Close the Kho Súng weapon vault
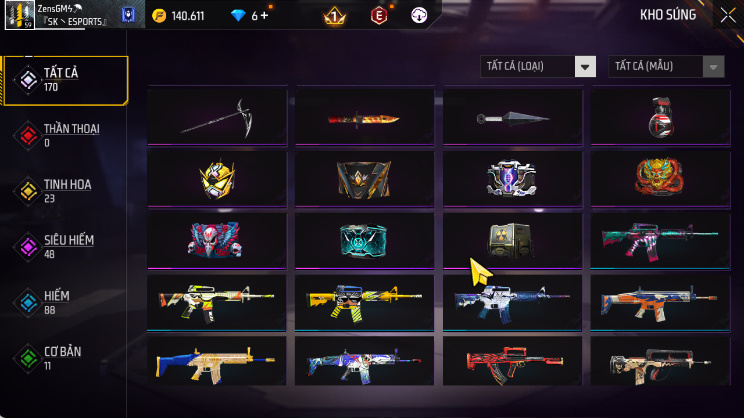This screenshot has height=418, width=744. click(727, 15)
